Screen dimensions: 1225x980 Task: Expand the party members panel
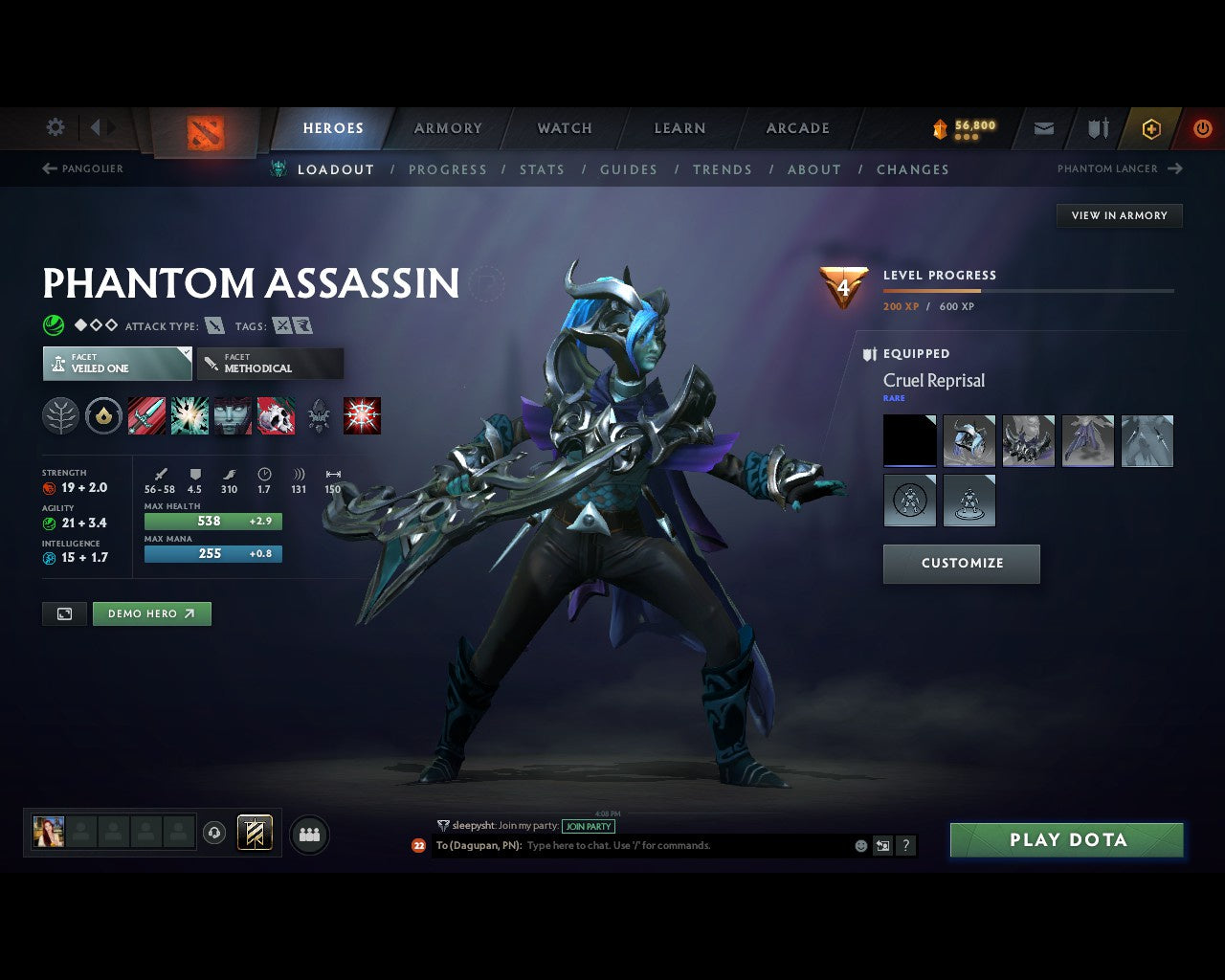coord(309,835)
